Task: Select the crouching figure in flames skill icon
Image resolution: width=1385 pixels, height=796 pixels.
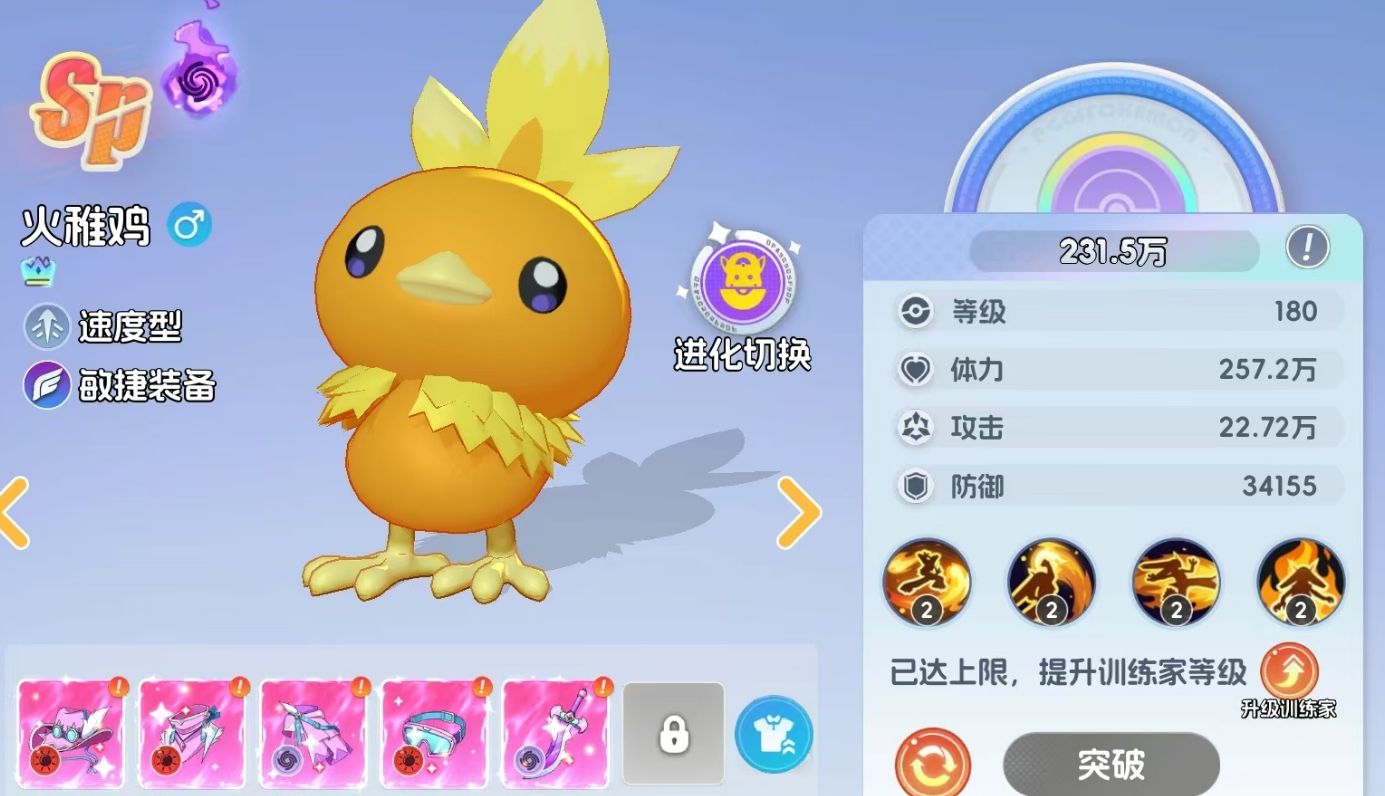Action: [1300, 582]
